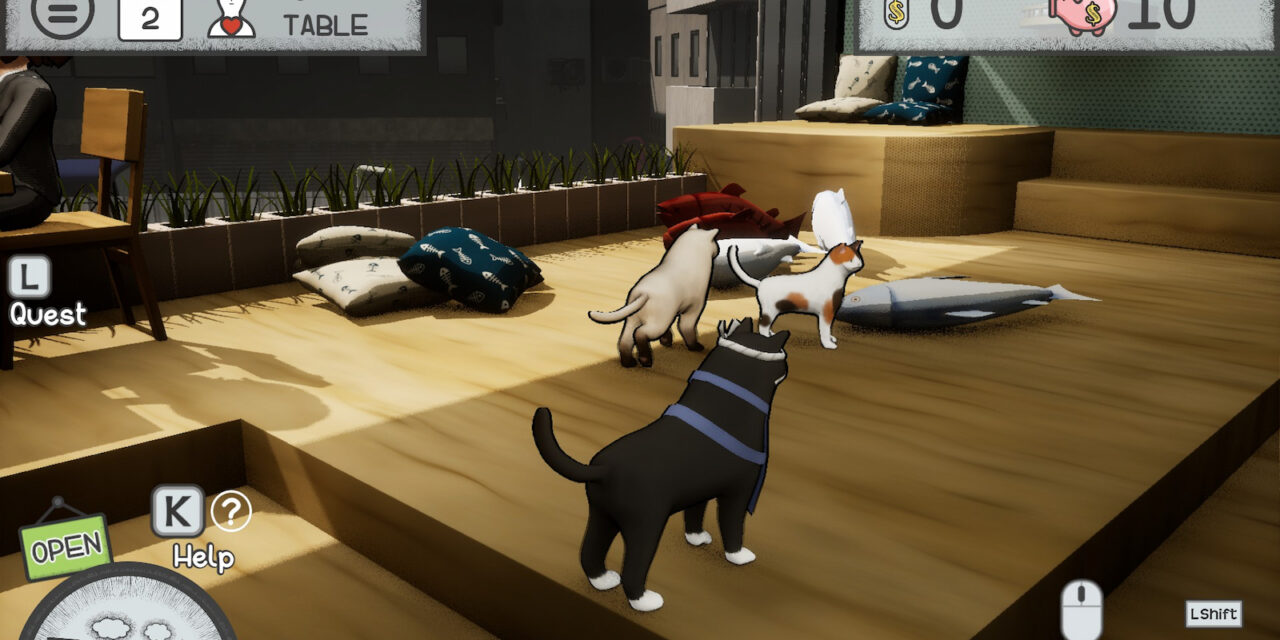Show Help via the question mark icon

tap(231, 512)
